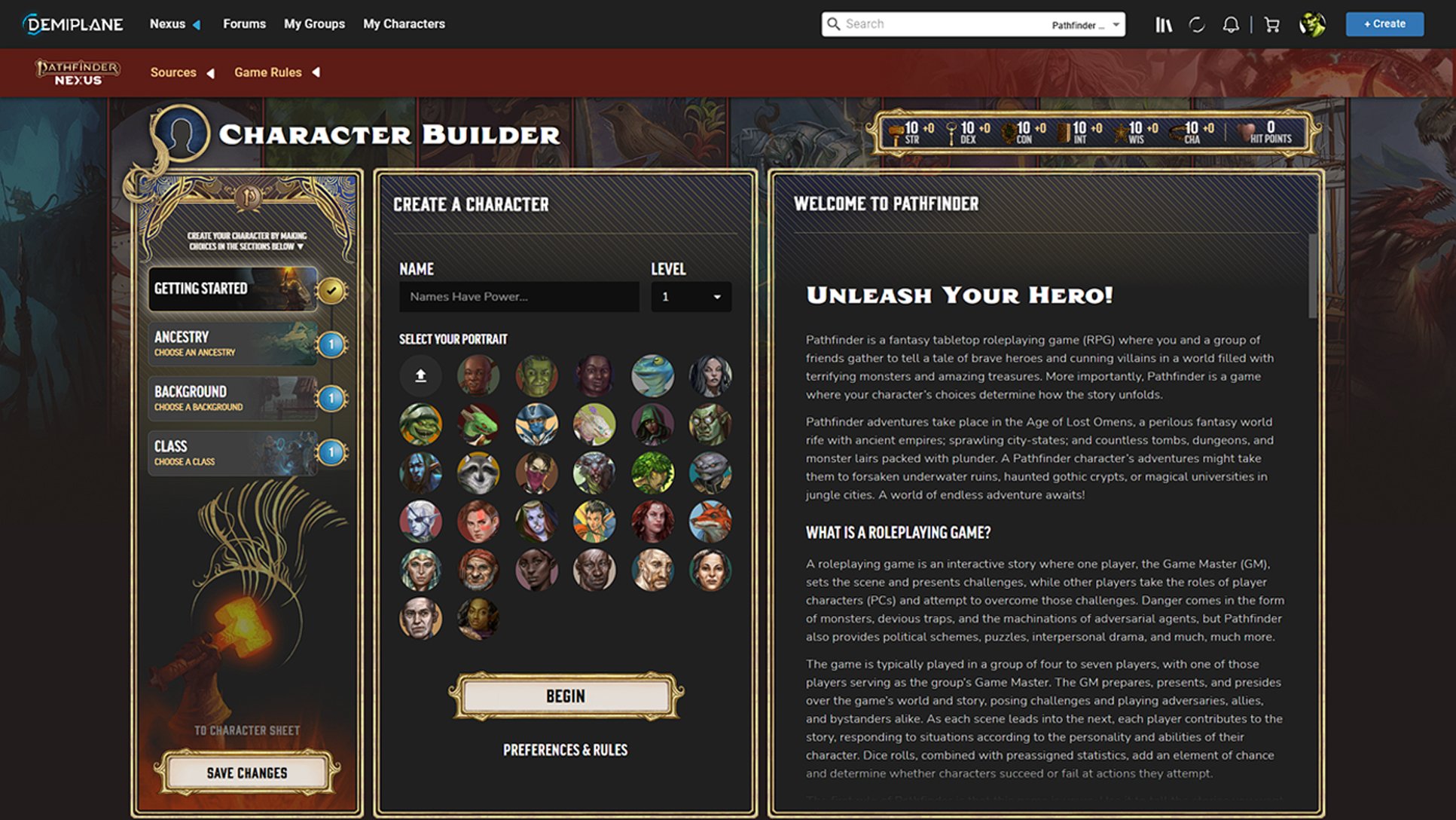Click the notification bell icon
The height and width of the screenshot is (820, 1456).
tap(1231, 23)
